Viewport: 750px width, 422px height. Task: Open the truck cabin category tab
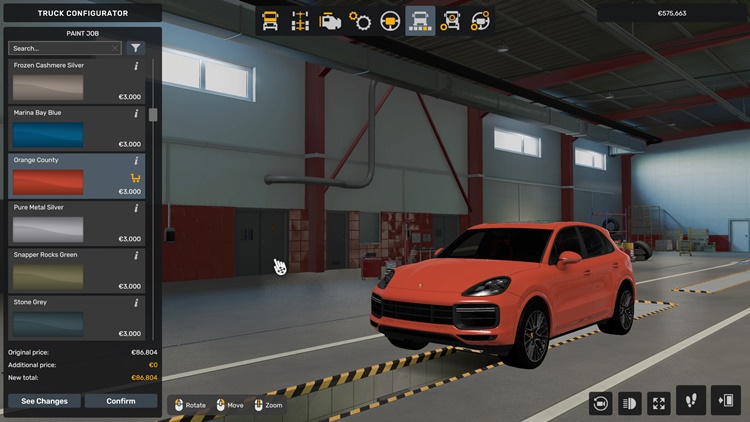270,21
